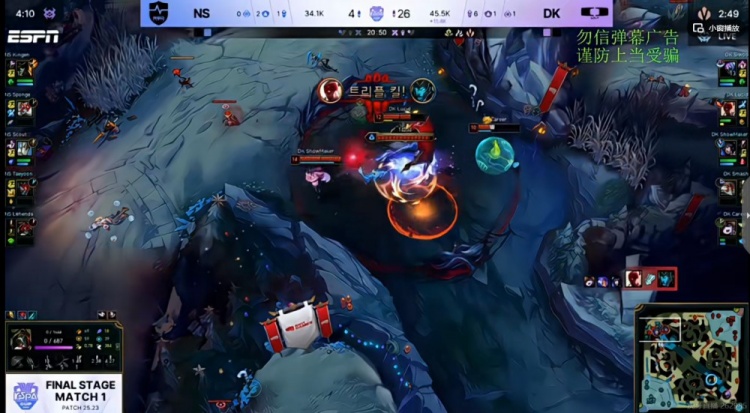Select NS Scout's champion portrait
The image size is (750, 413).
[24, 148]
